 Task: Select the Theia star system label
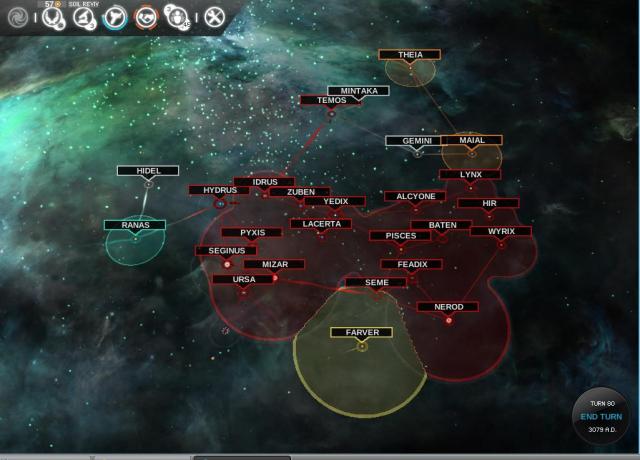pos(410,55)
